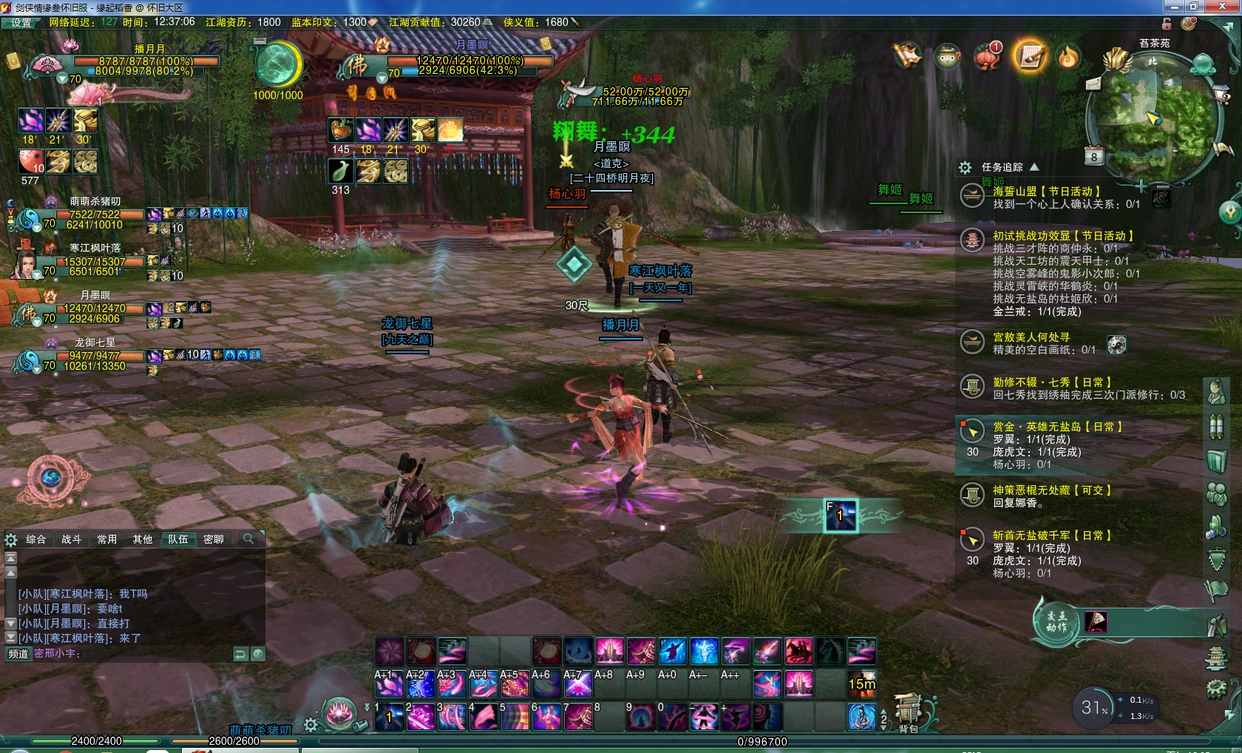Select the 宫敖美人何处寻 quest entry

pyautogui.click(x=1031, y=337)
